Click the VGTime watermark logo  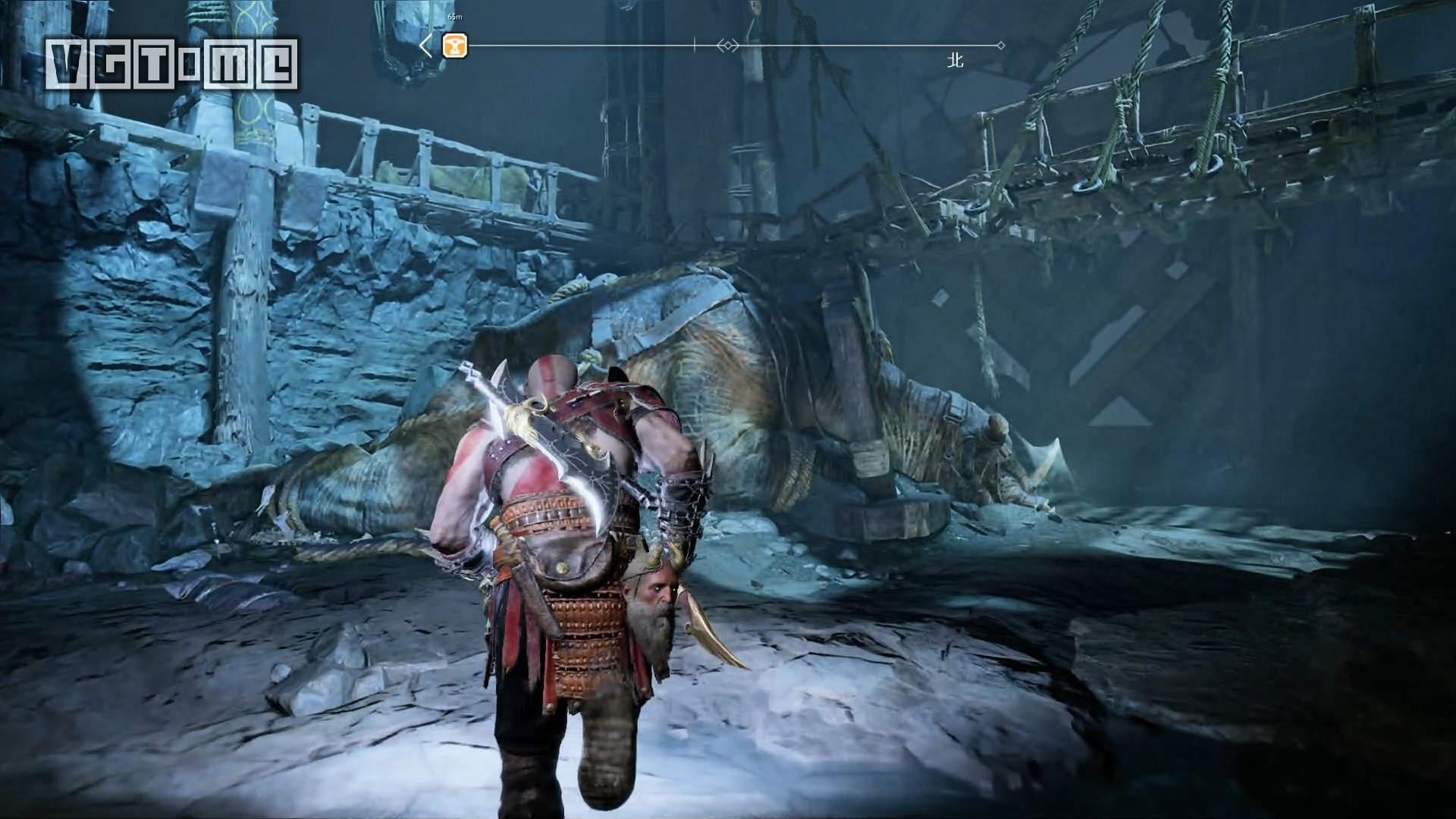pos(171,64)
